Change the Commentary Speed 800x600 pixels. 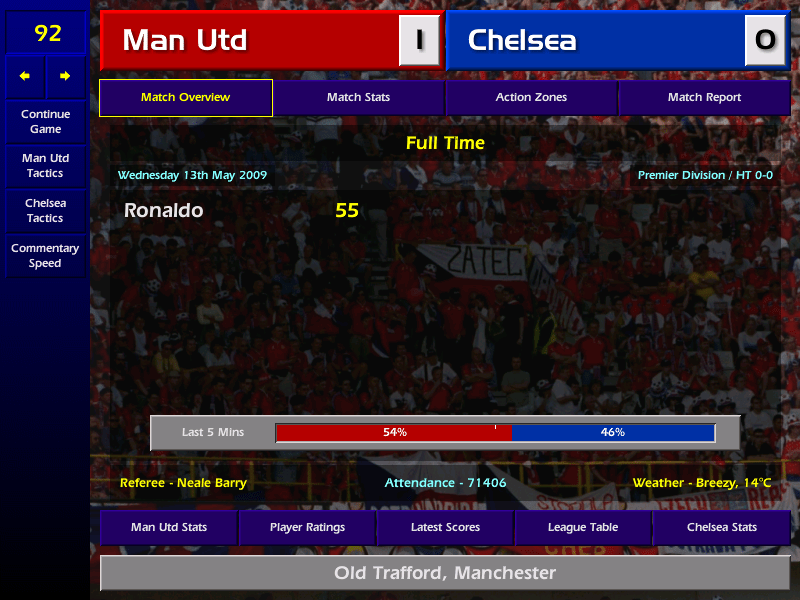tap(45, 256)
